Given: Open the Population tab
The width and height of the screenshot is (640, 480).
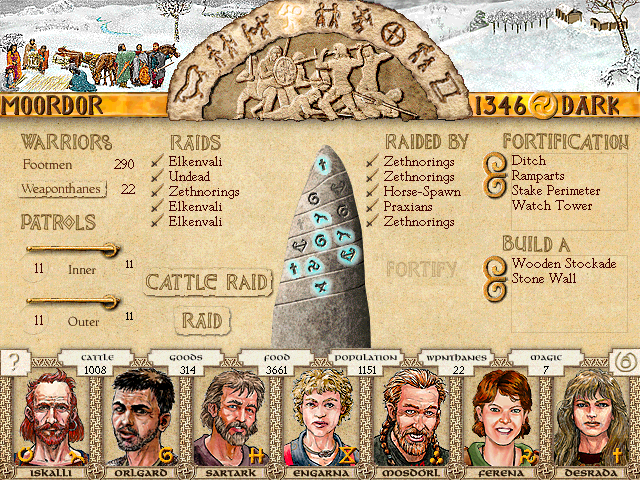Looking at the screenshot, I should click(366, 363).
